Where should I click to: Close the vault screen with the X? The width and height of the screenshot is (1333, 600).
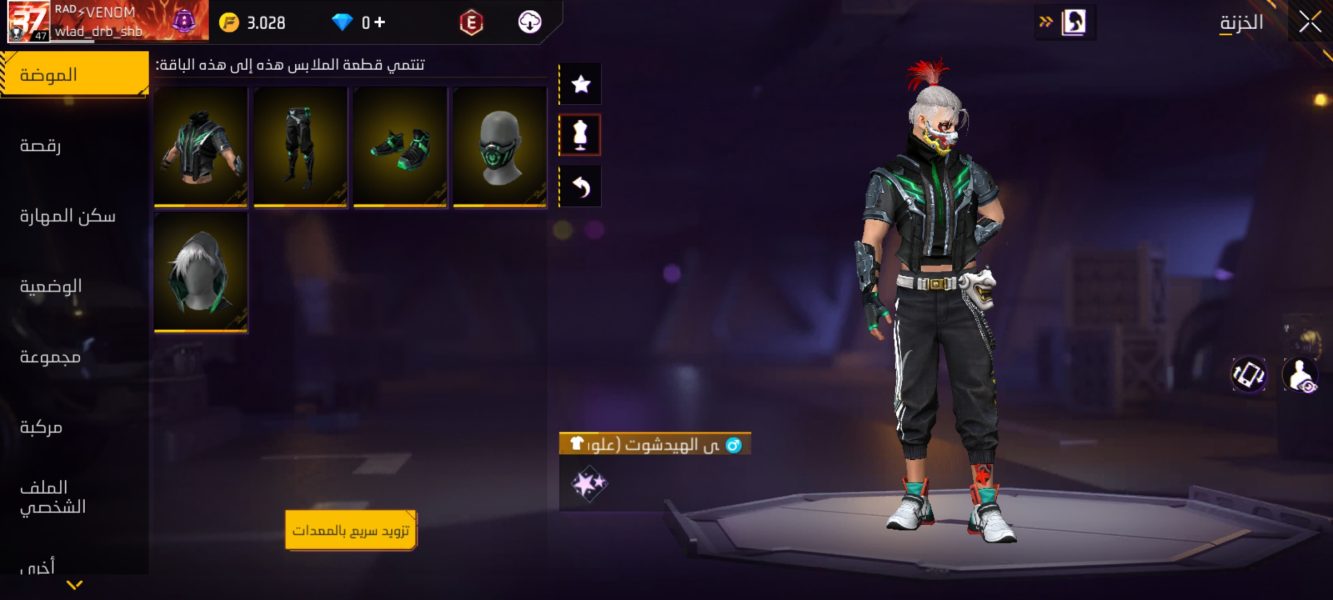[1310, 22]
